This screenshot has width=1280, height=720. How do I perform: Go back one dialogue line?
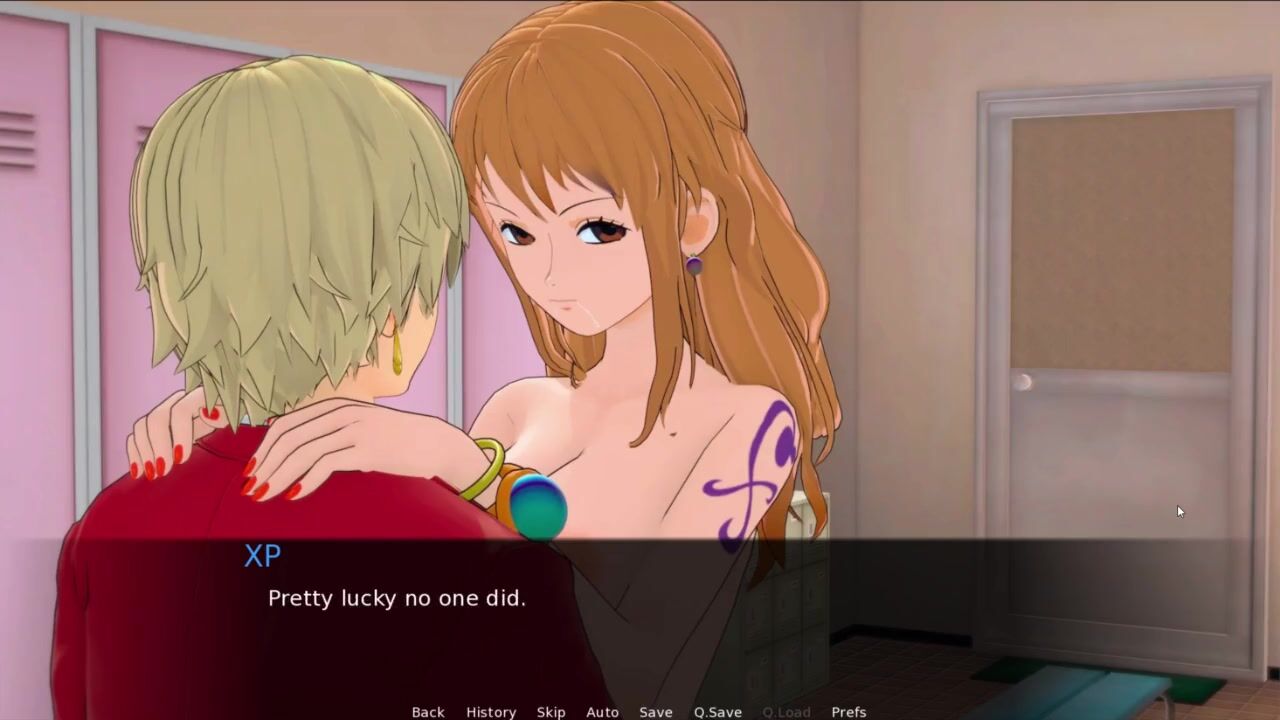click(x=428, y=712)
